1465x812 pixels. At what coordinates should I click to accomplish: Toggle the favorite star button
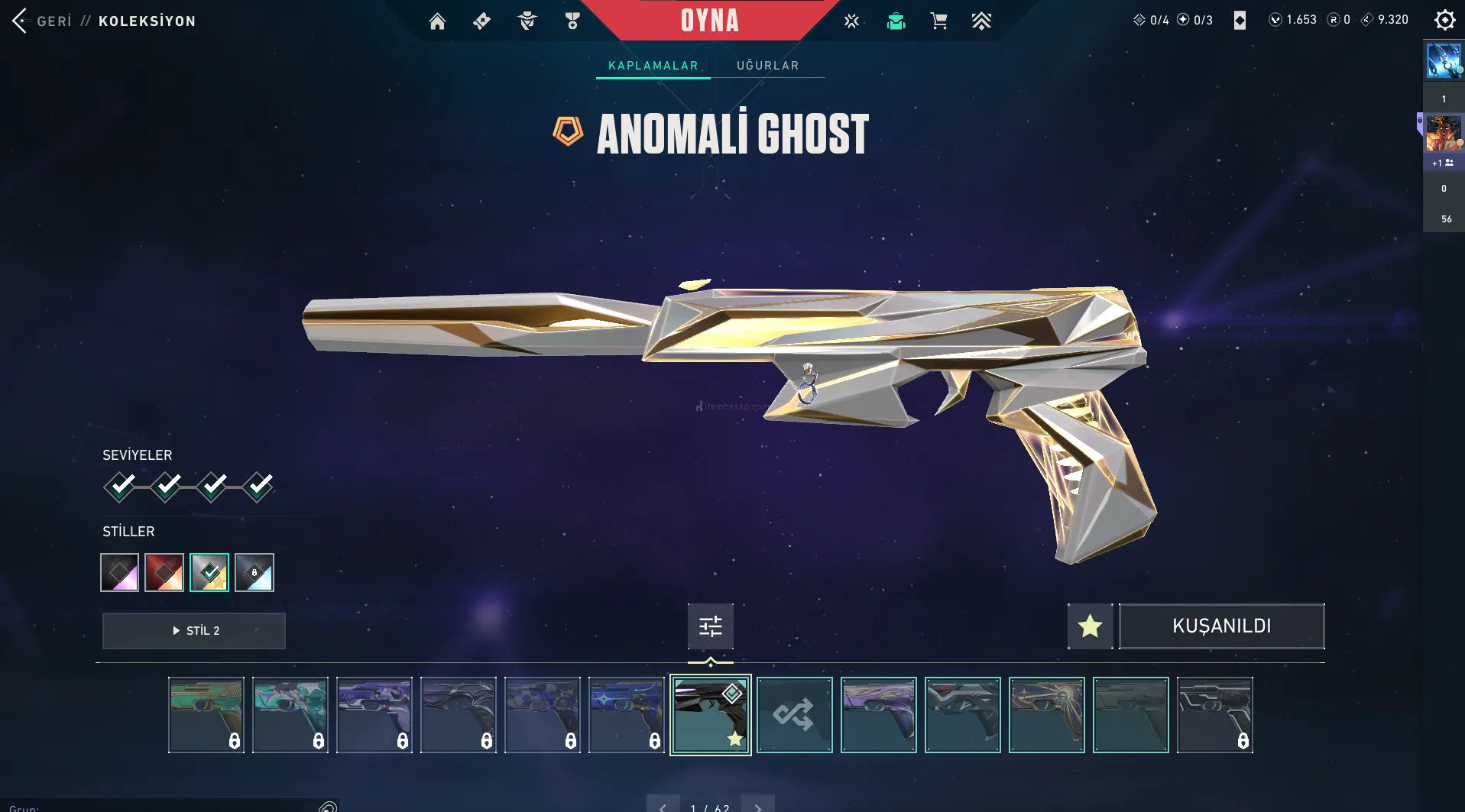(x=1090, y=626)
